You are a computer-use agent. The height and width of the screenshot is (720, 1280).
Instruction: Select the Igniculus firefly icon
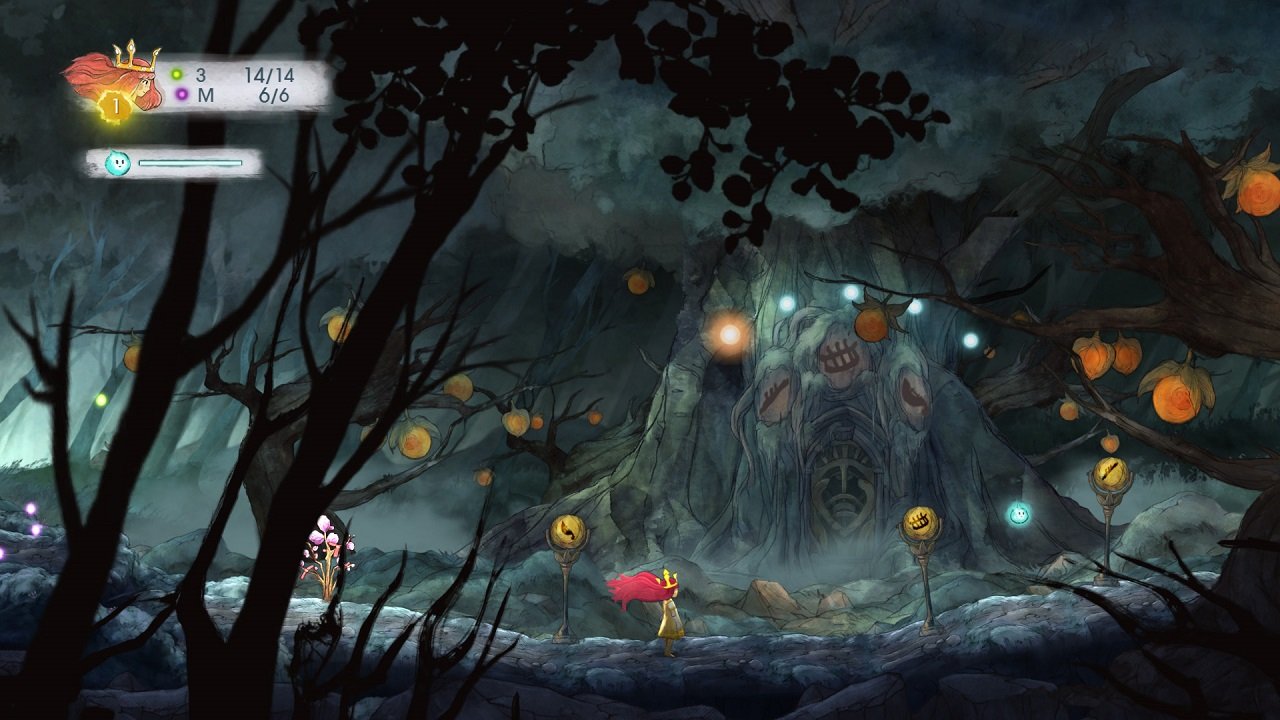coord(117,160)
